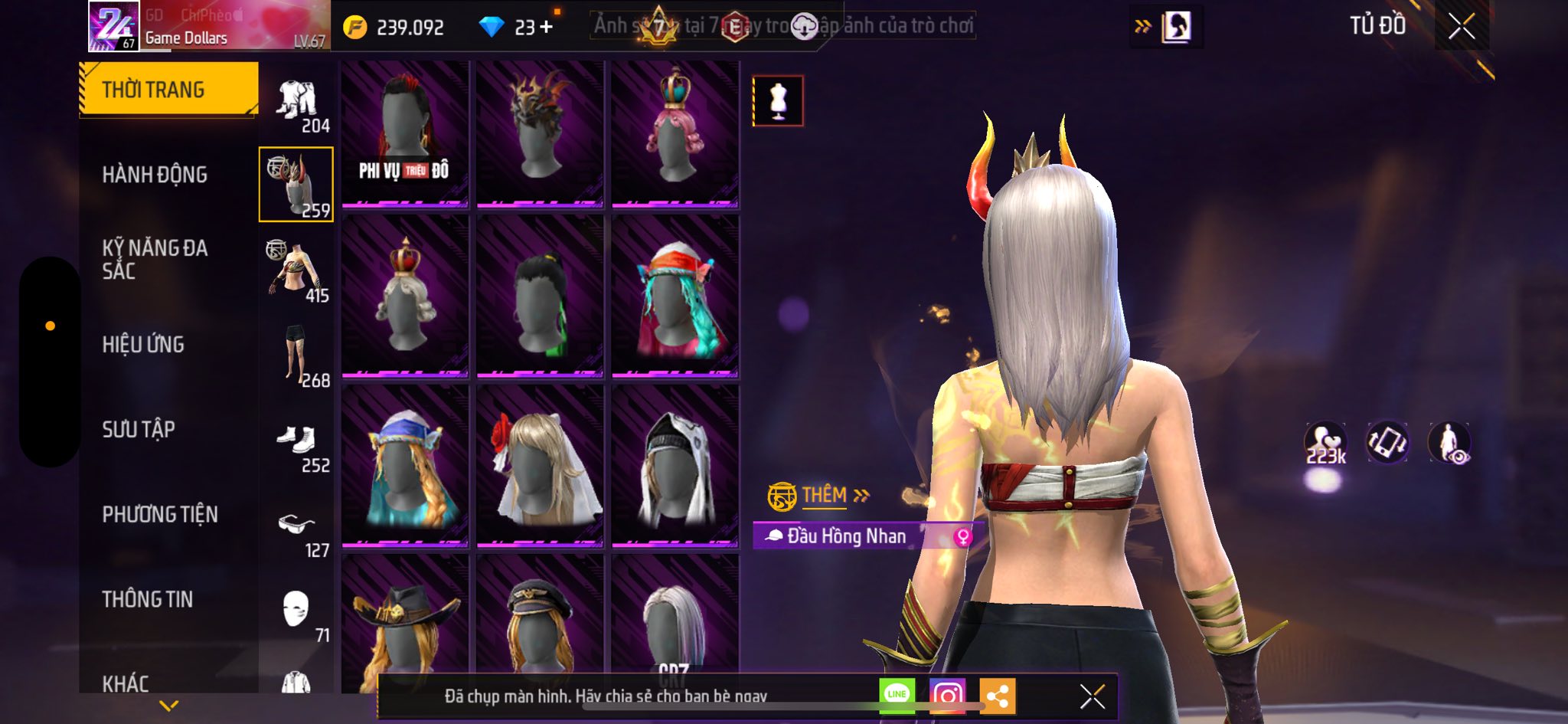Viewport: 1568px width, 724px height.
Task: Open the HÀNH ĐỘNG section
Action: tap(155, 175)
